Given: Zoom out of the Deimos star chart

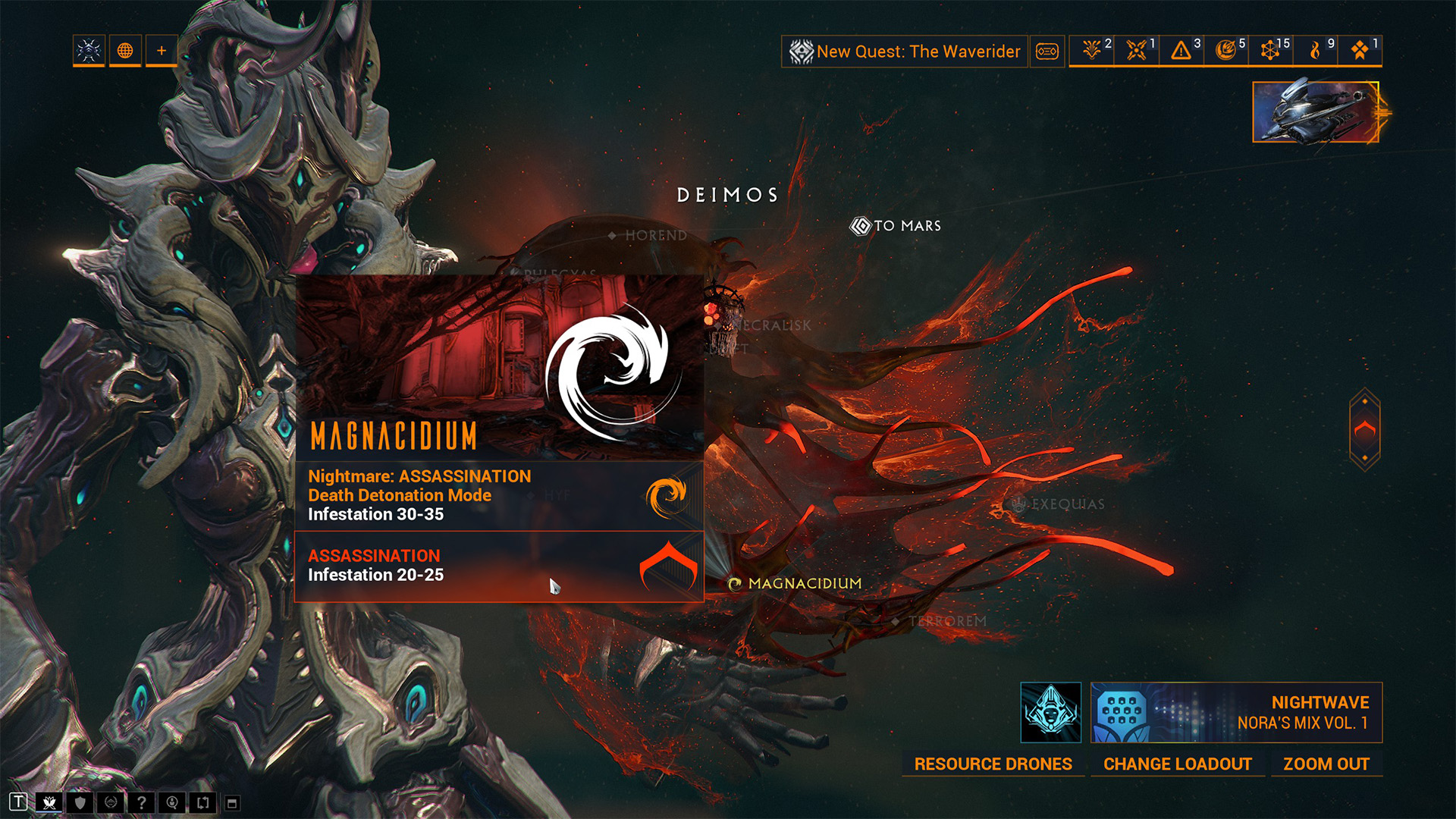Looking at the screenshot, I should tap(1326, 764).
